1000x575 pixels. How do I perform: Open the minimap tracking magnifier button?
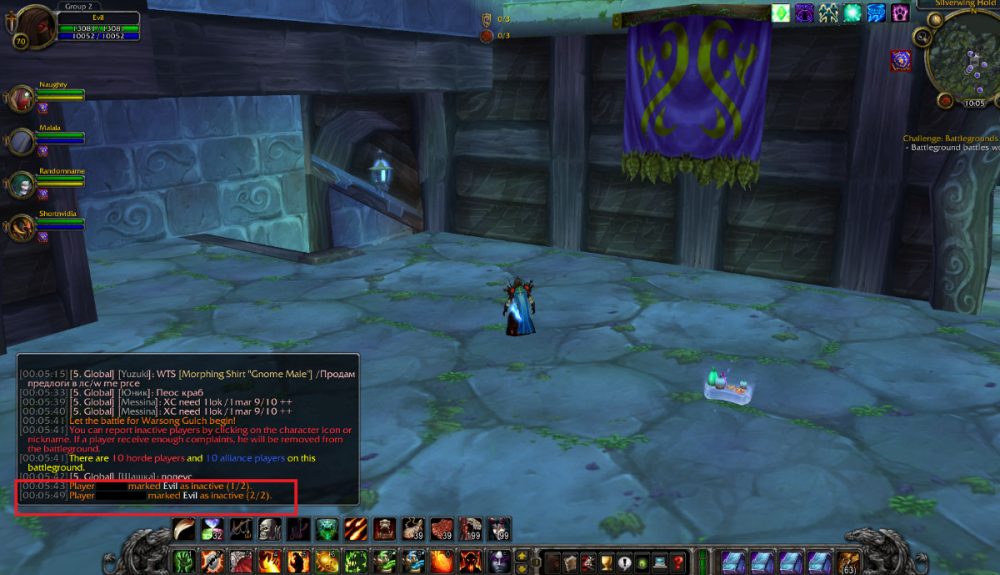pyautogui.click(x=924, y=37)
